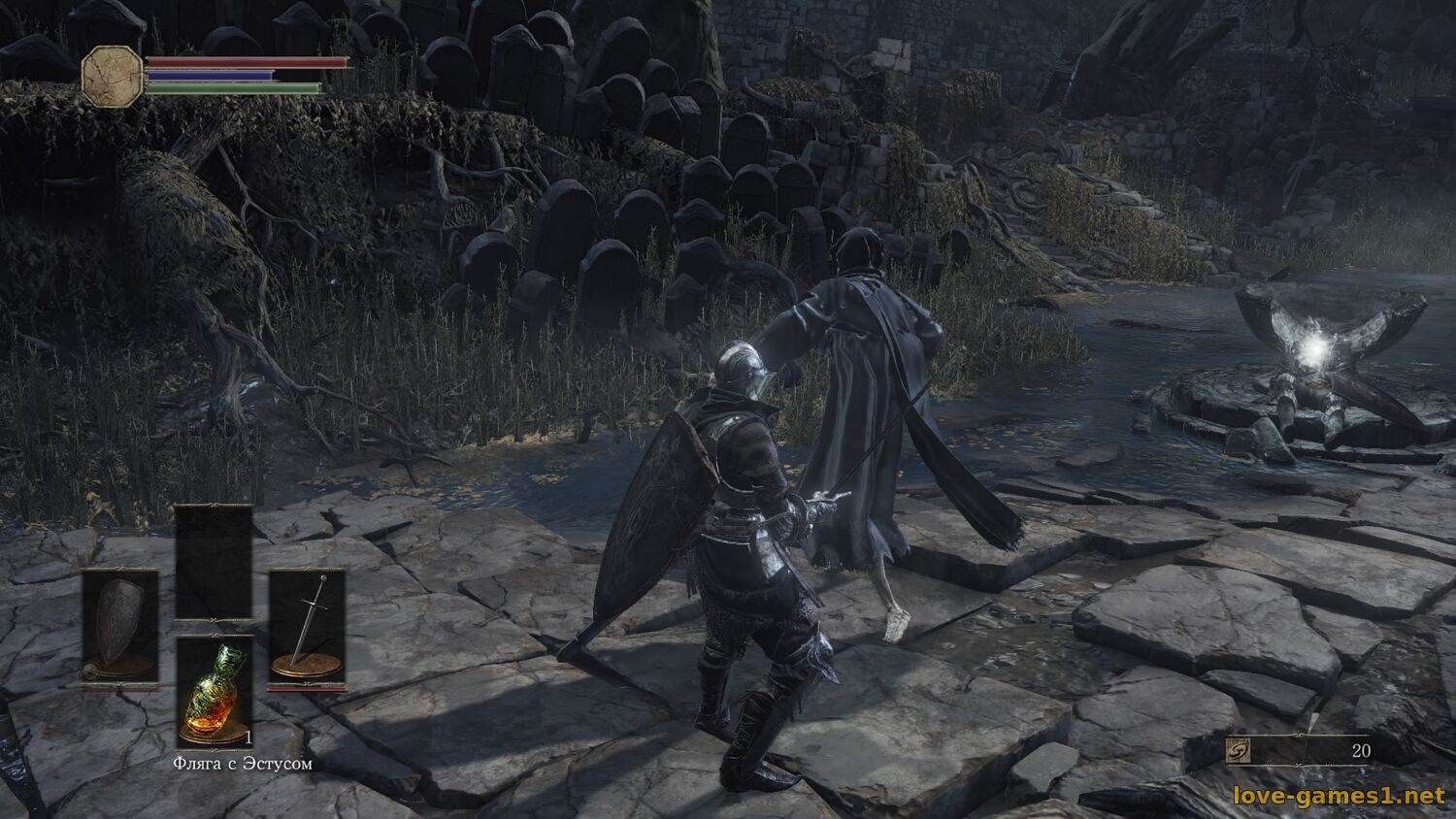Select the Estus Flask item slot
The height and width of the screenshot is (819, 1456).
(x=214, y=691)
